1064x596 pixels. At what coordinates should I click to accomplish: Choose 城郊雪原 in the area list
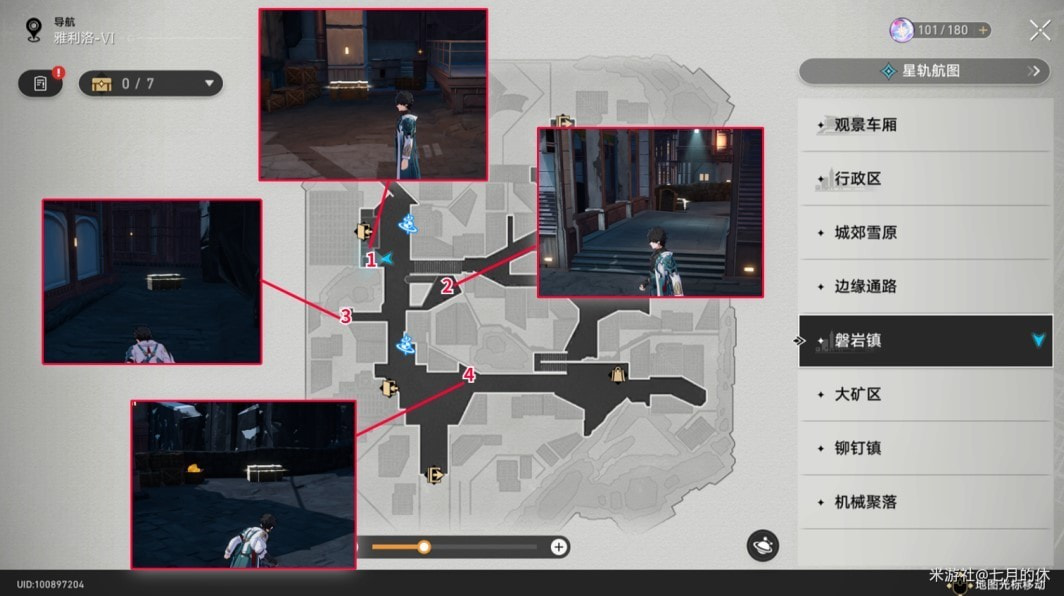(x=866, y=233)
